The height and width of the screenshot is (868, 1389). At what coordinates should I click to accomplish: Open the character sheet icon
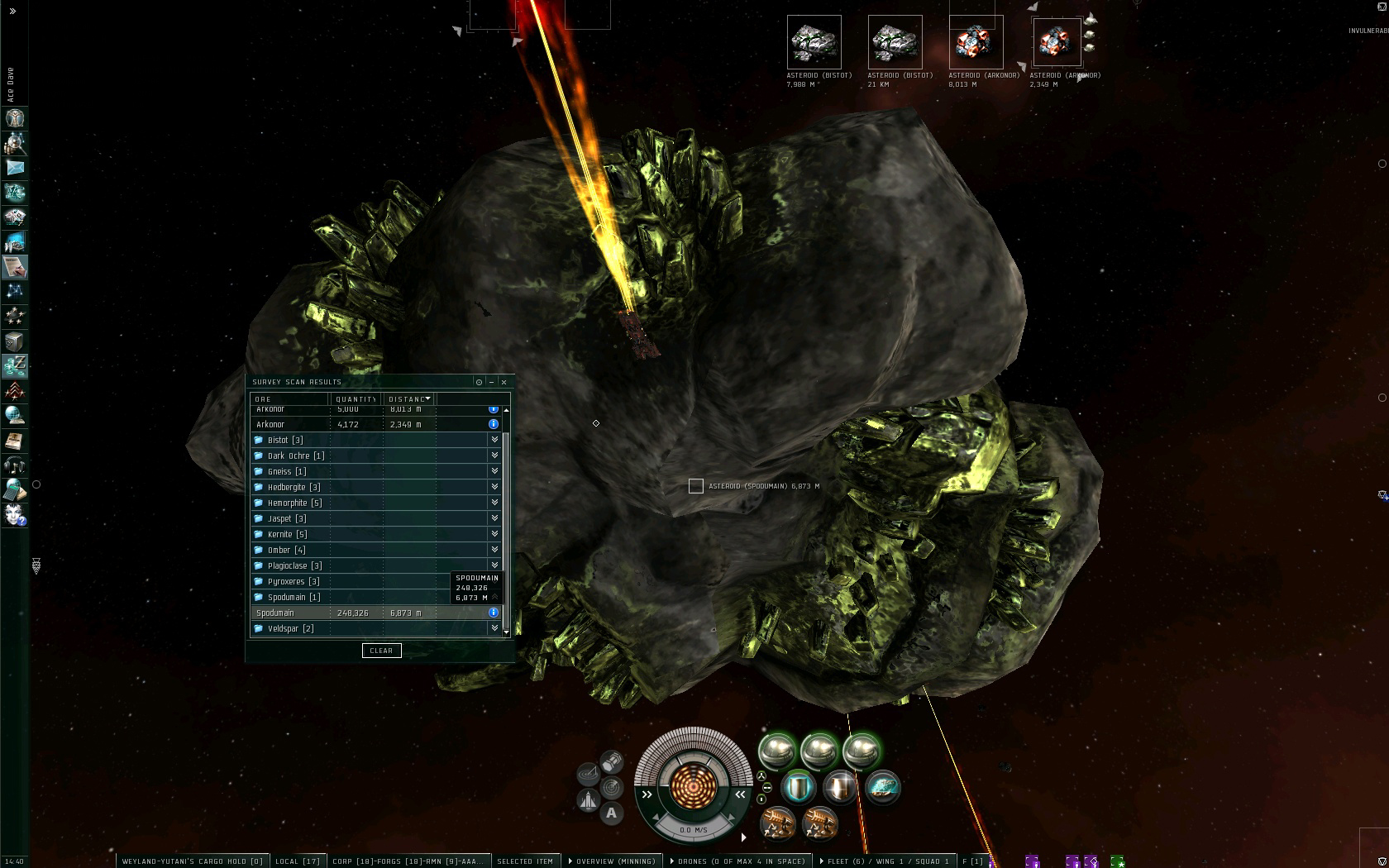[15, 118]
